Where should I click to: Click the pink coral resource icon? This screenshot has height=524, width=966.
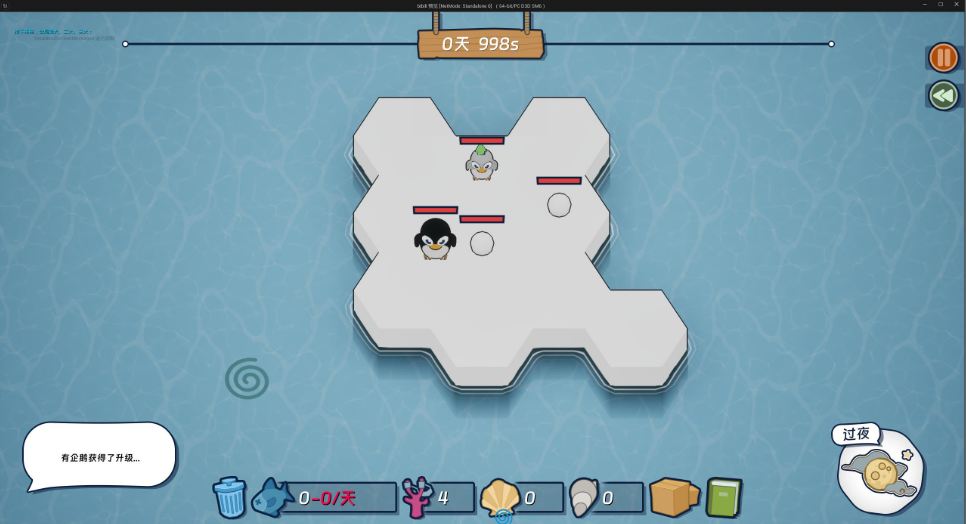tap(415, 497)
